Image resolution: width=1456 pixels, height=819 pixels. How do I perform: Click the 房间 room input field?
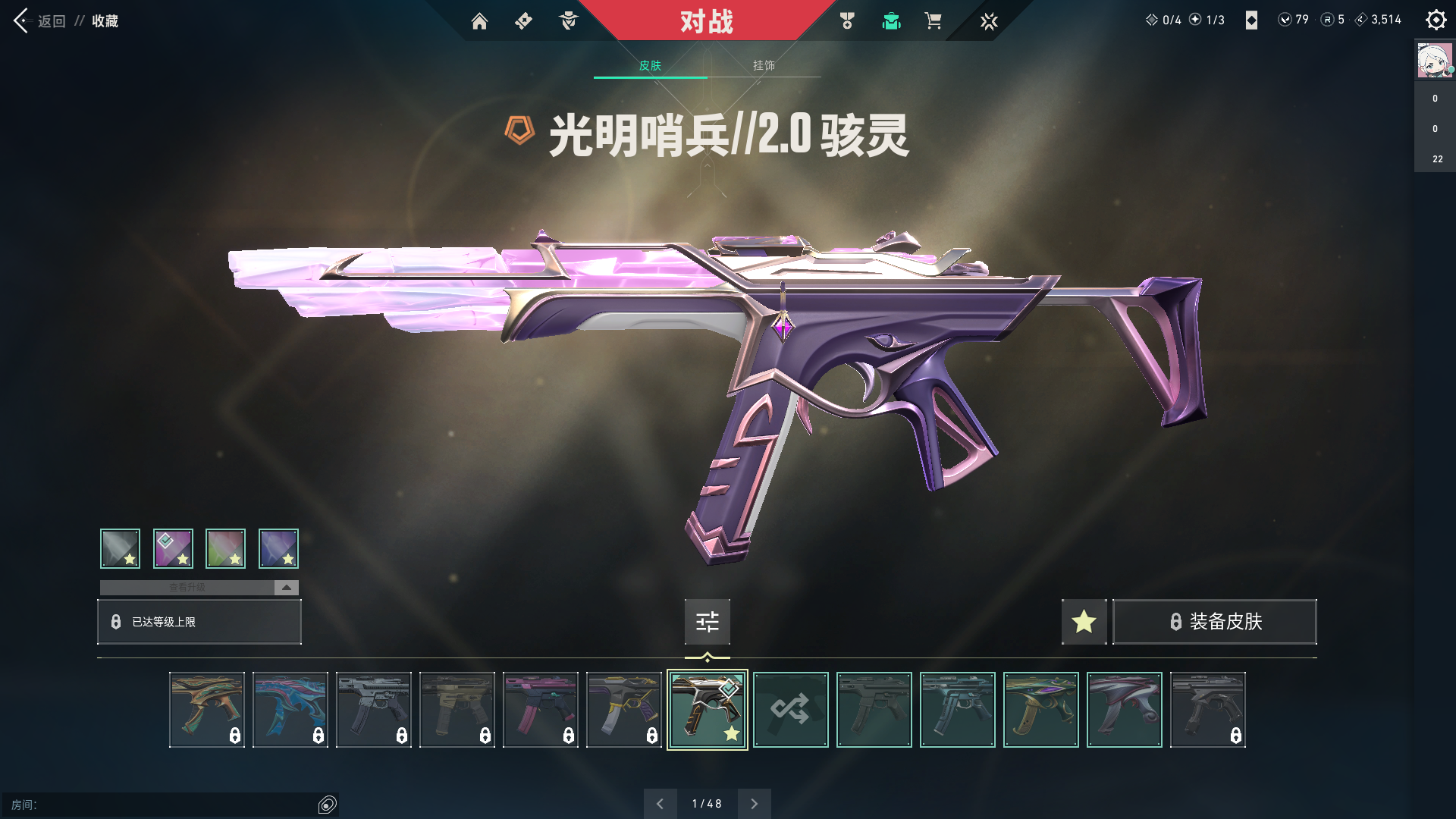point(167,805)
